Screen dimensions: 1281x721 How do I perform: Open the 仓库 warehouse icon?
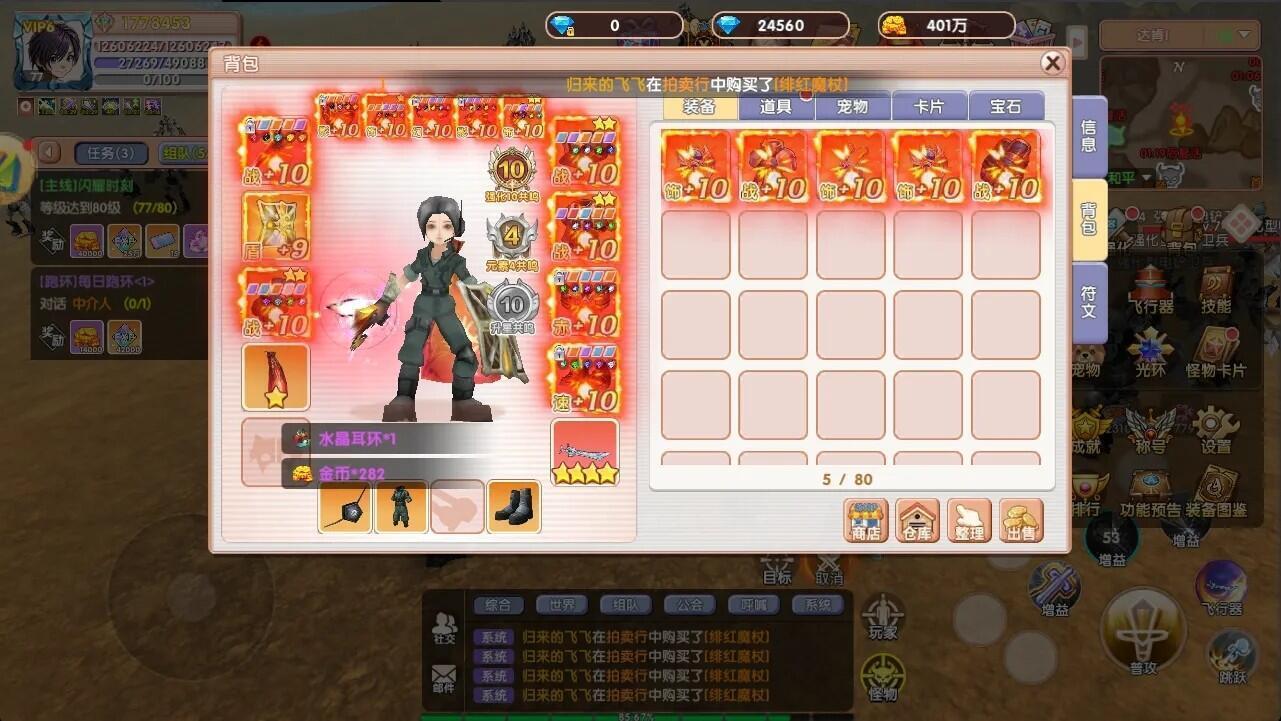[917, 519]
